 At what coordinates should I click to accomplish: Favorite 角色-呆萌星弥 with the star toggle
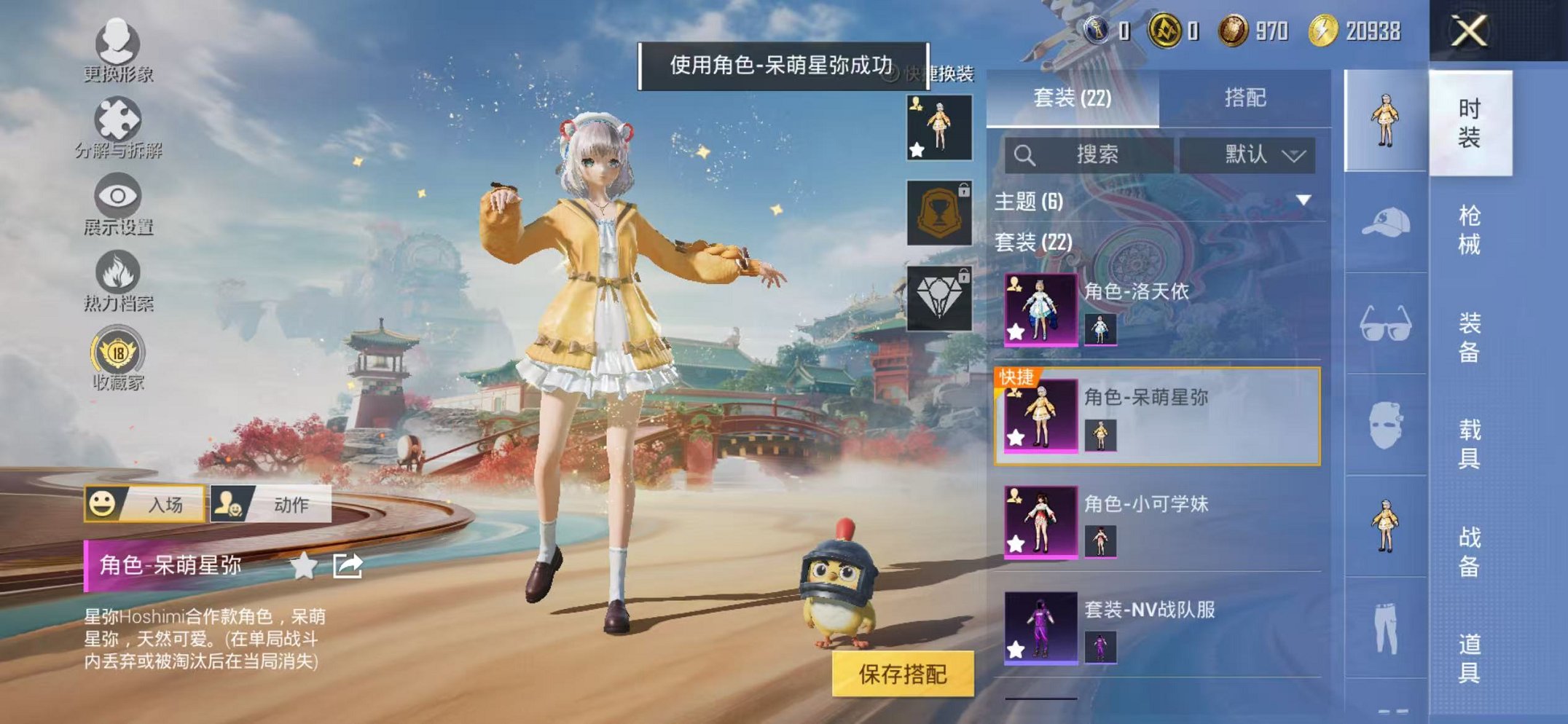pos(305,564)
